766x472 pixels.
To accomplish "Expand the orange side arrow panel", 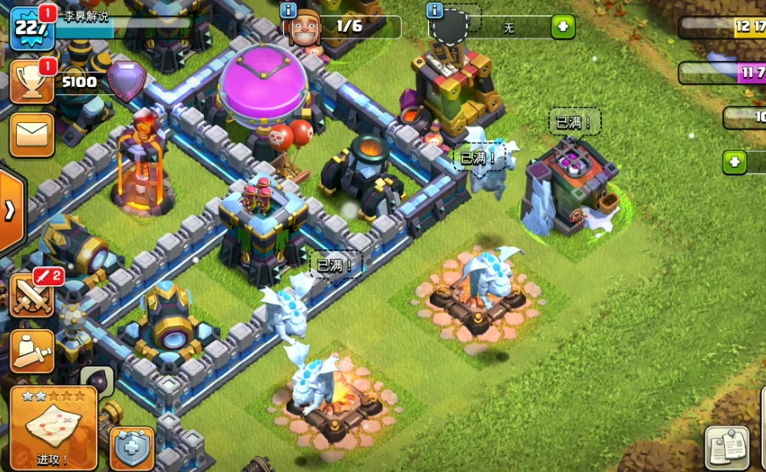I will tap(10, 211).
